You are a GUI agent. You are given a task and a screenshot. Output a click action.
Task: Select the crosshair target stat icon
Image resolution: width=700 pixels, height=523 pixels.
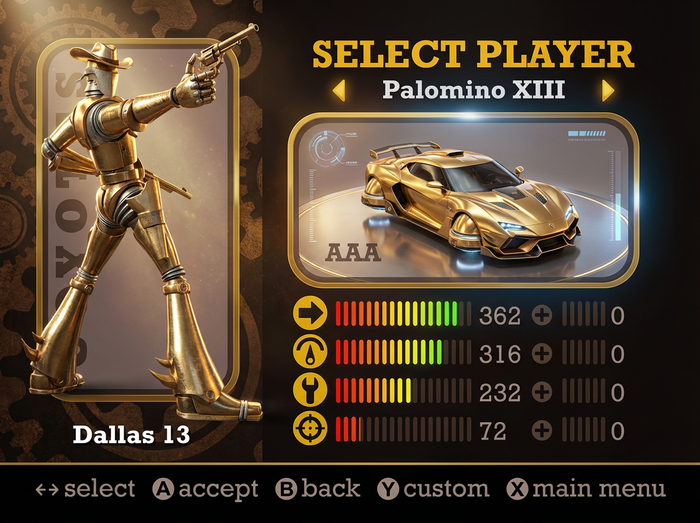pyautogui.click(x=310, y=430)
